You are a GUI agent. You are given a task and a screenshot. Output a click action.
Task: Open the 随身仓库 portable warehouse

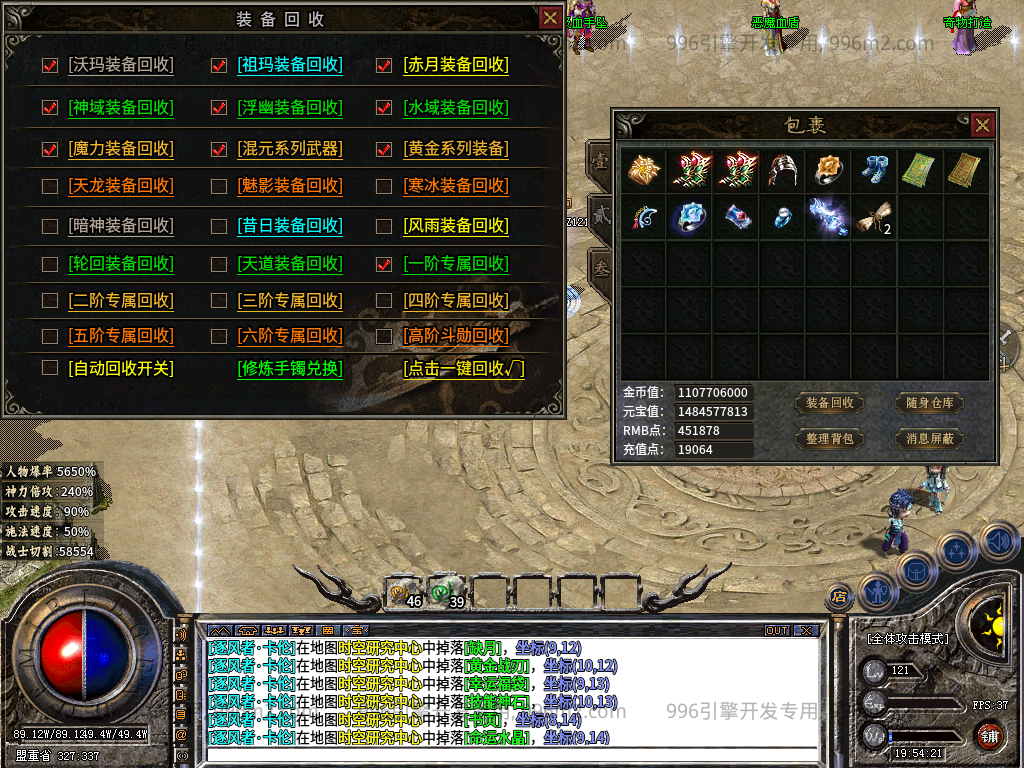tap(929, 403)
